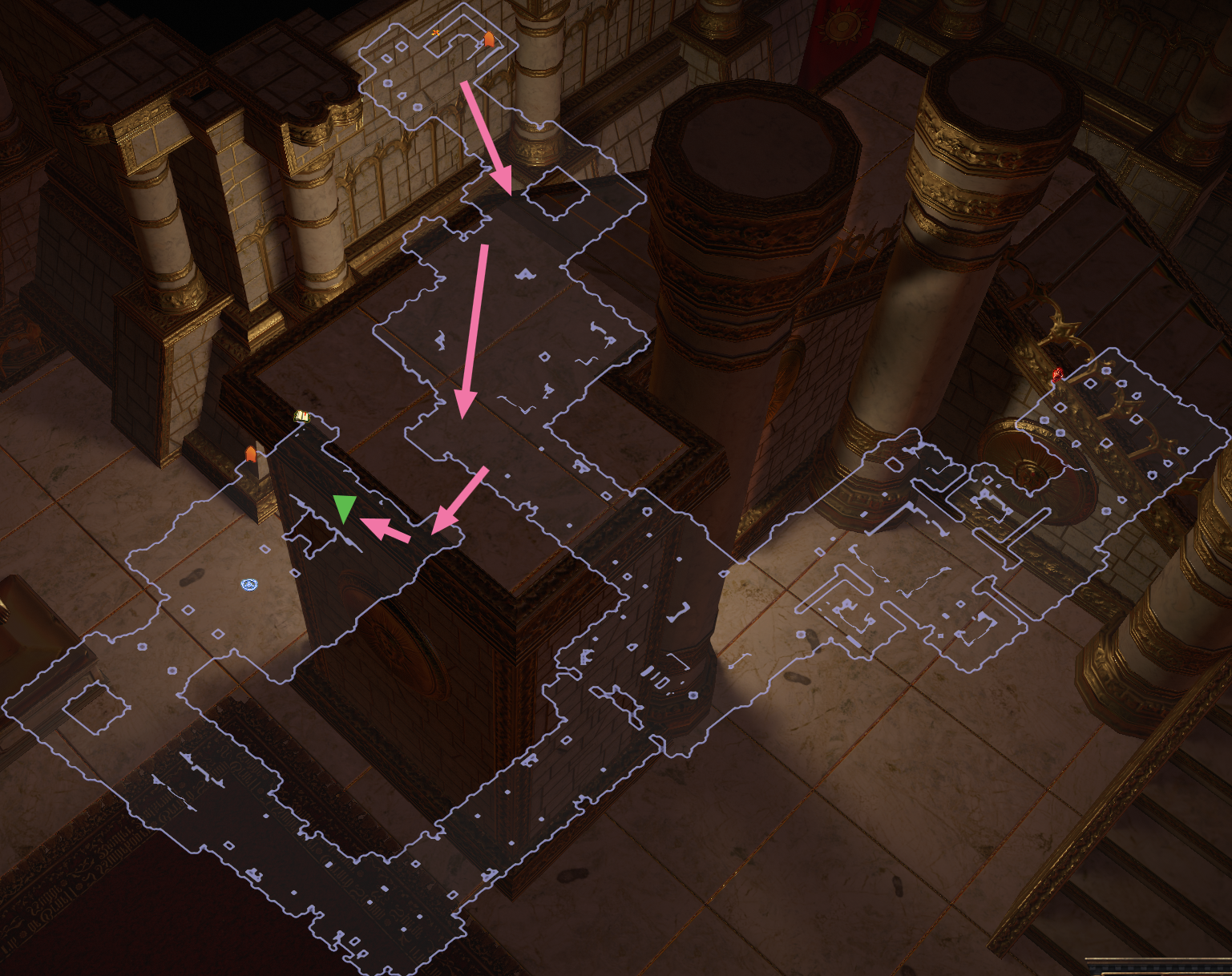Click the orange cross map marker
The image size is (1232, 976).
click(436, 32)
